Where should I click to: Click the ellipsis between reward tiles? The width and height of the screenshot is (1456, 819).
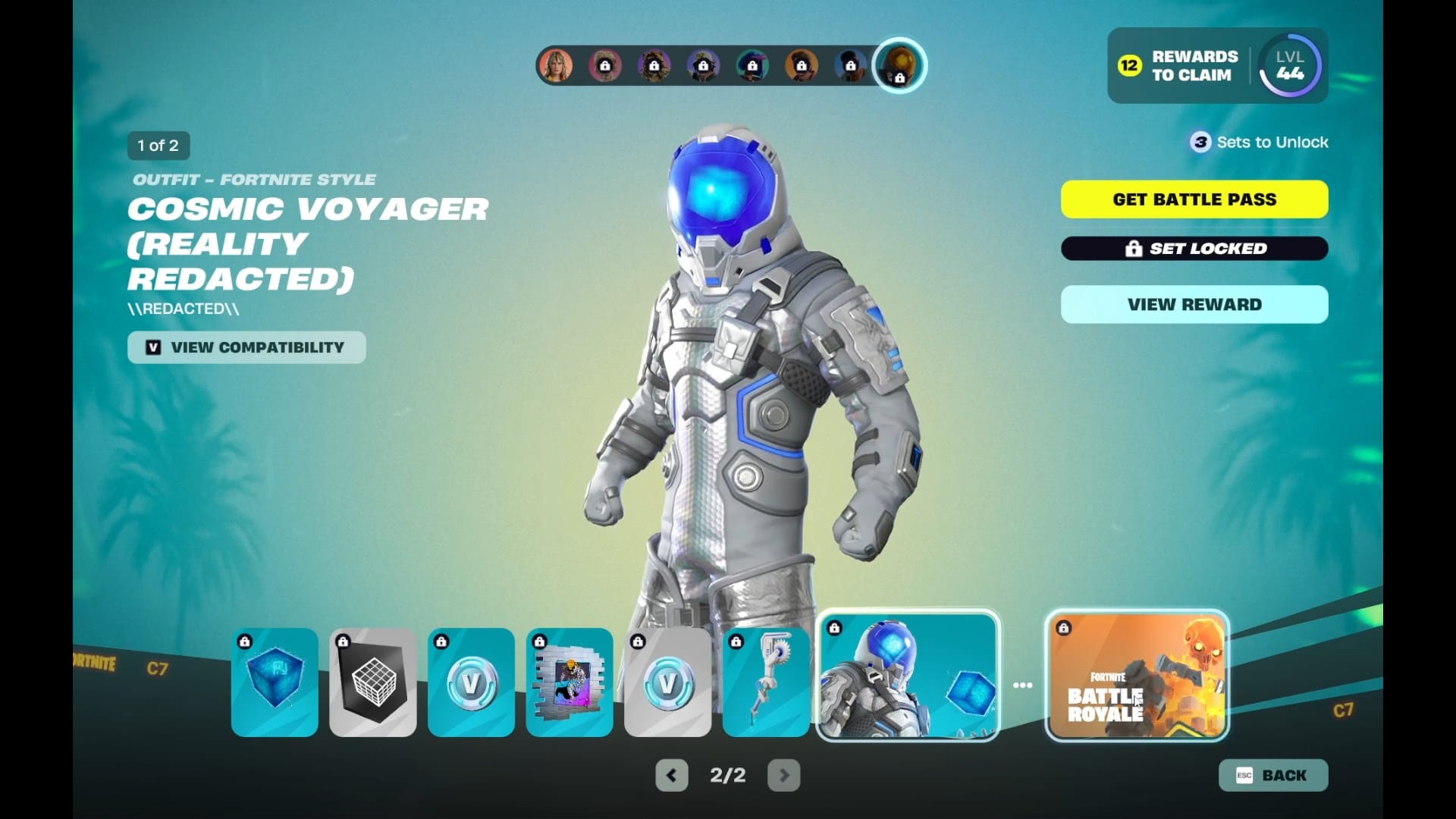point(1022,685)
